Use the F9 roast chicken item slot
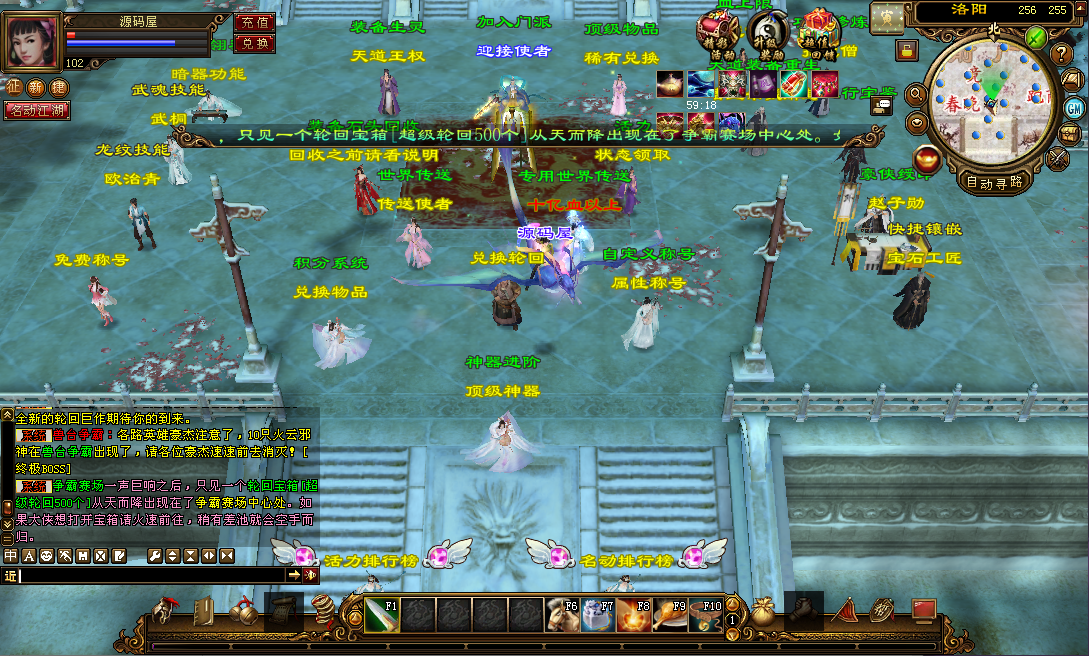This screenshot has width=1089, height=656. click(670, 614)
